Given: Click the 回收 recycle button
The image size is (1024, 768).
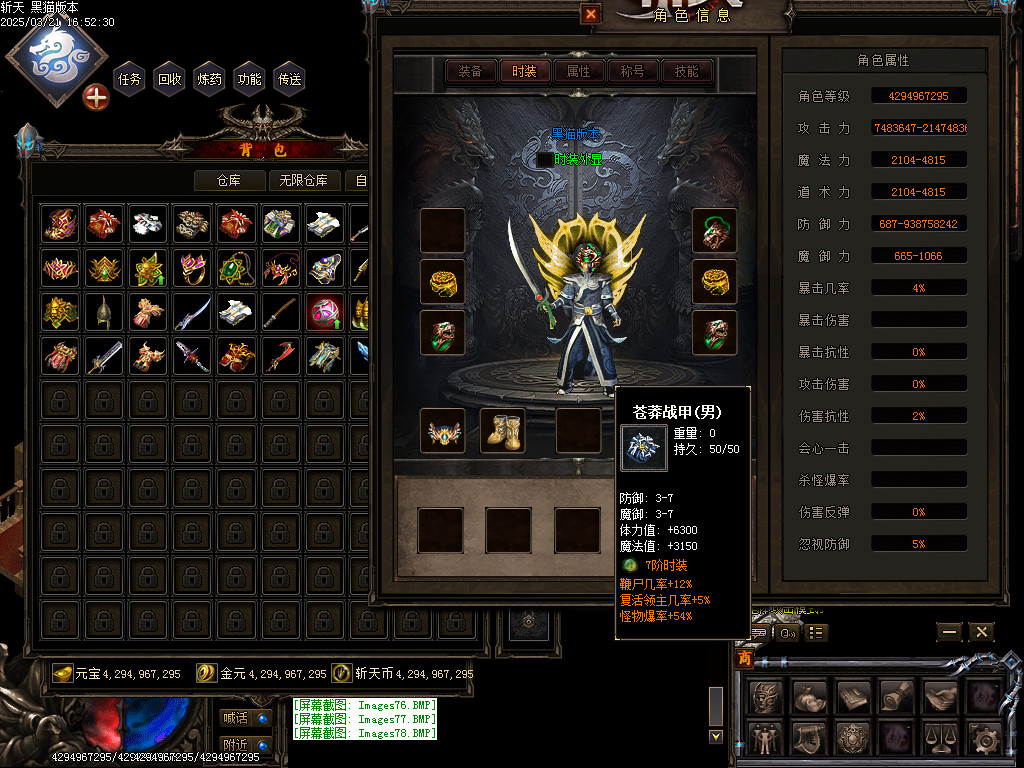Looking at the screenshot, I should point(170,79).
